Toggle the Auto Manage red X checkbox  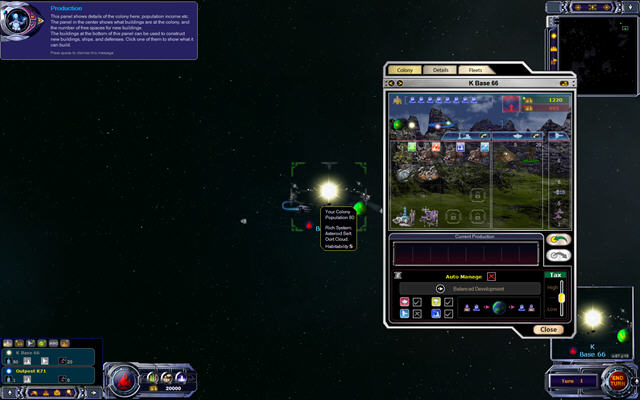point(491,275)
